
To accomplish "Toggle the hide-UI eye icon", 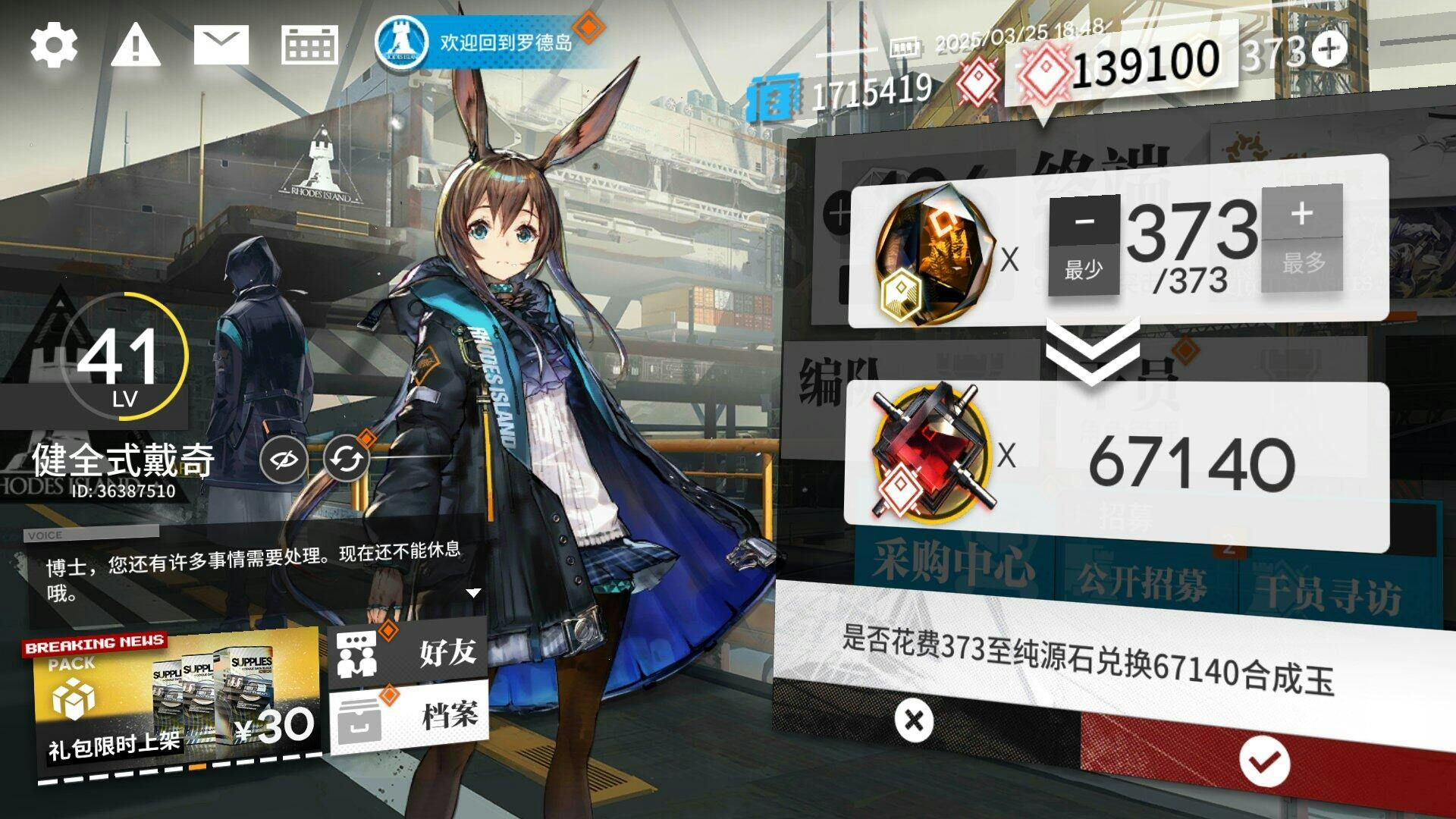I will point(284,459).
